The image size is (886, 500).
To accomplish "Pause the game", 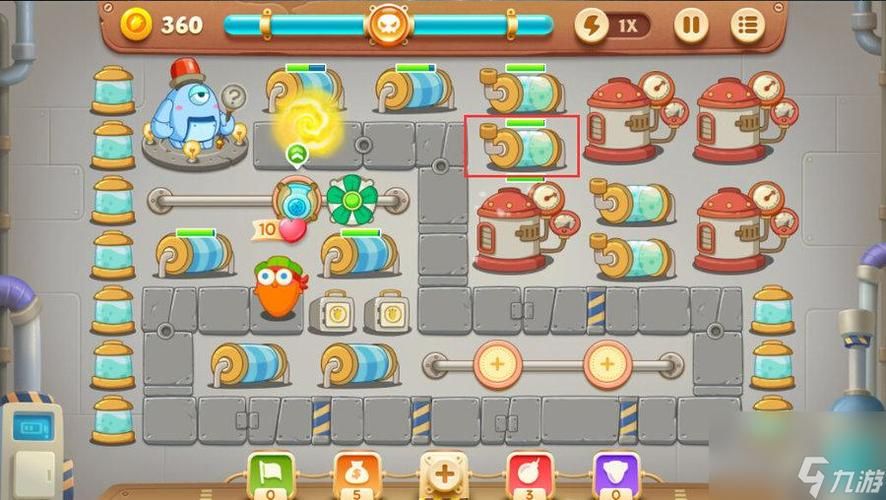I will (690, 25).
